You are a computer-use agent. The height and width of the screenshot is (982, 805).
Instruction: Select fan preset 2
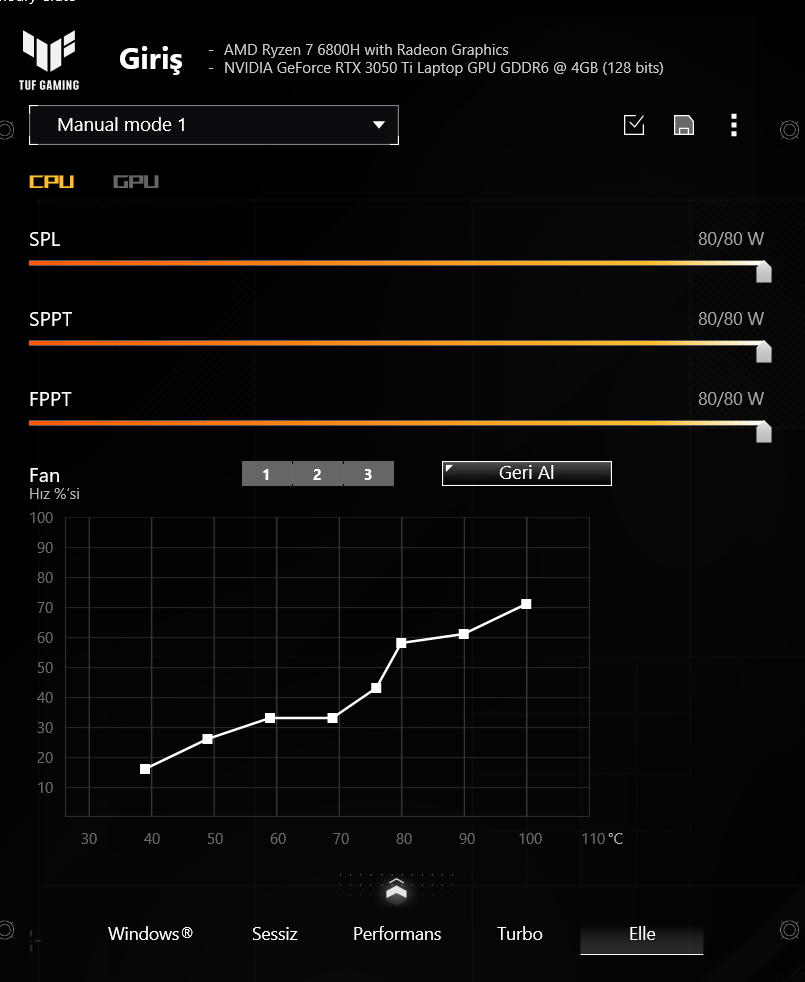point(317,474)
